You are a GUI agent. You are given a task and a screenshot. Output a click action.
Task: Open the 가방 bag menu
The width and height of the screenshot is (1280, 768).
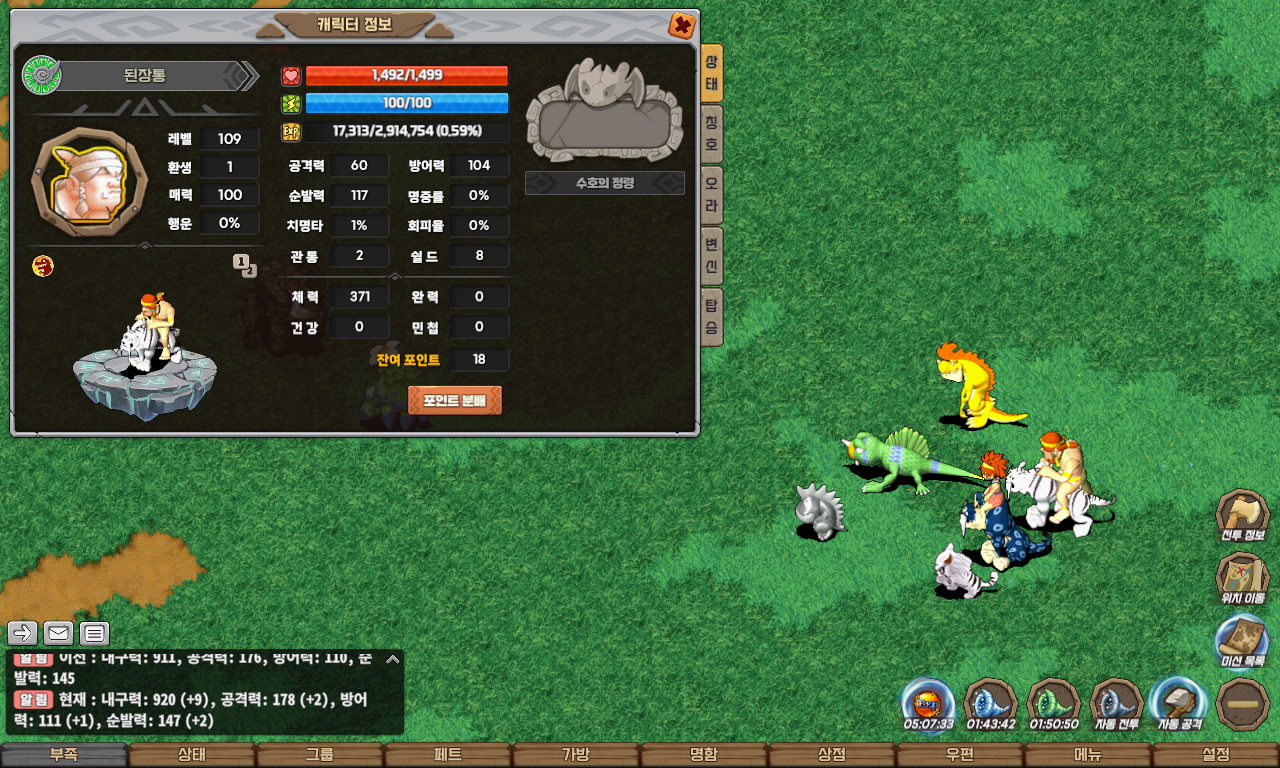tap(575, 755)
